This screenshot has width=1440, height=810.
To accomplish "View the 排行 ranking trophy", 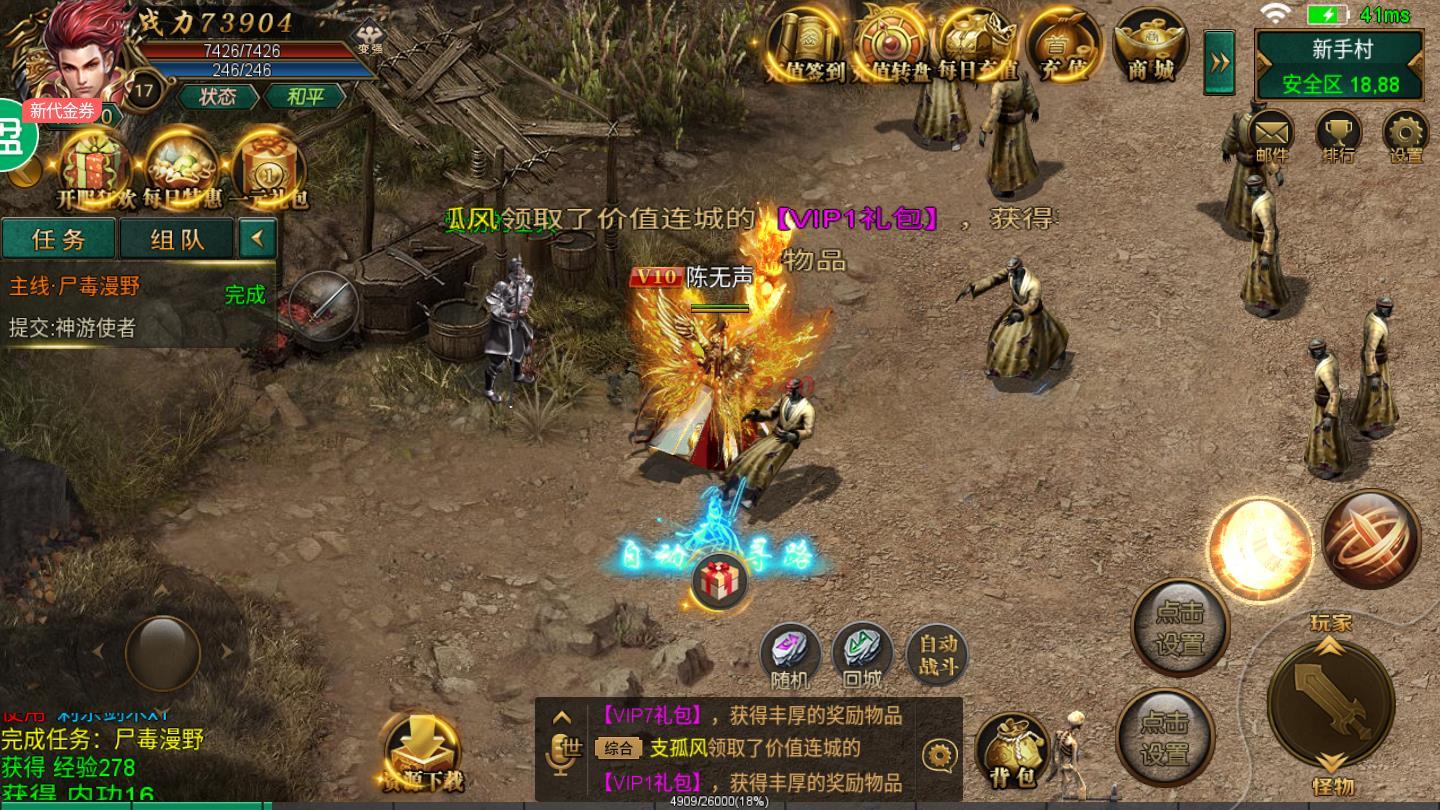I will tap(1338, 135).
